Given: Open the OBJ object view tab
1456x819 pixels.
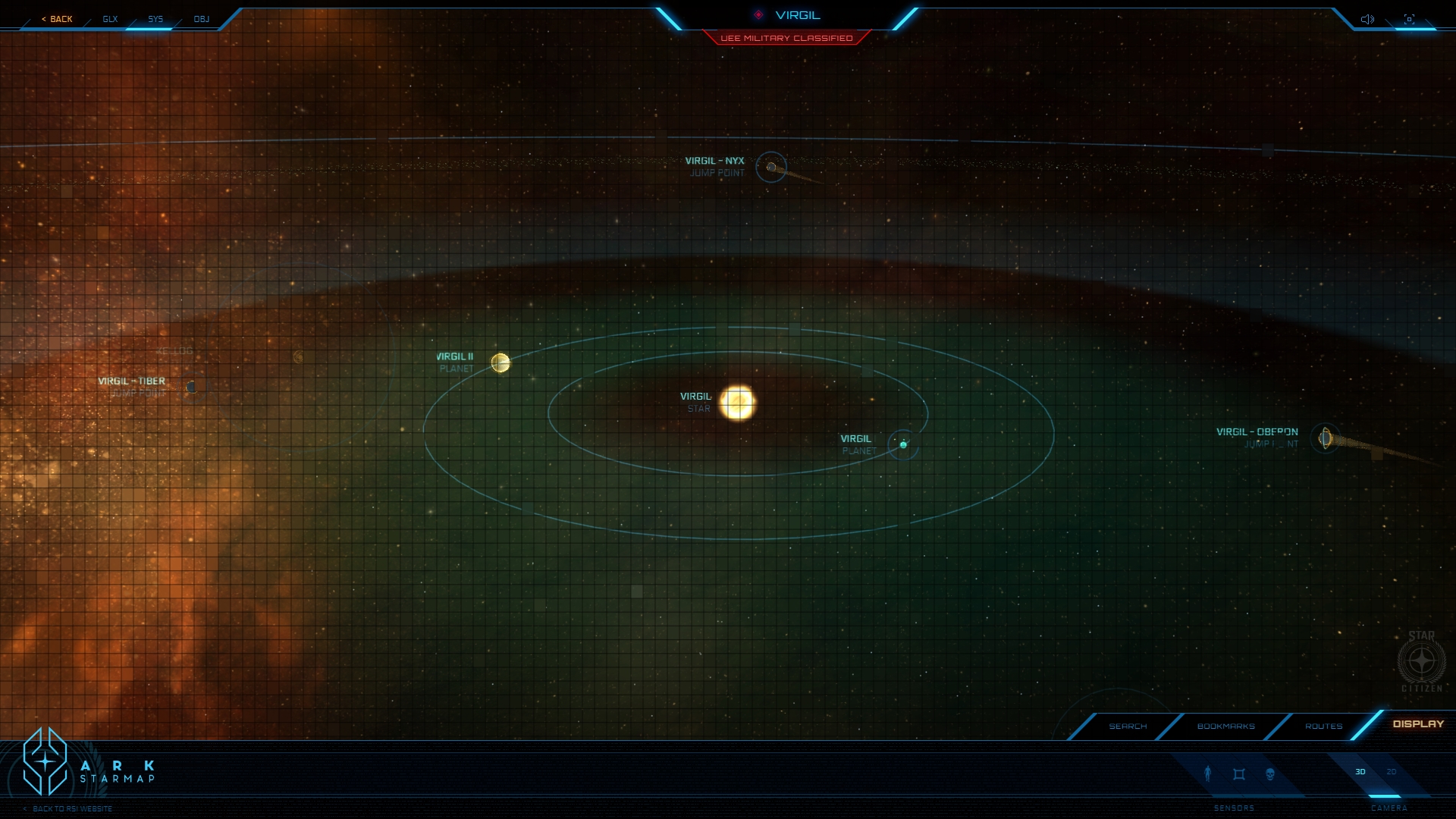Looking at the screenshot, I should click(x=201, y=19).
